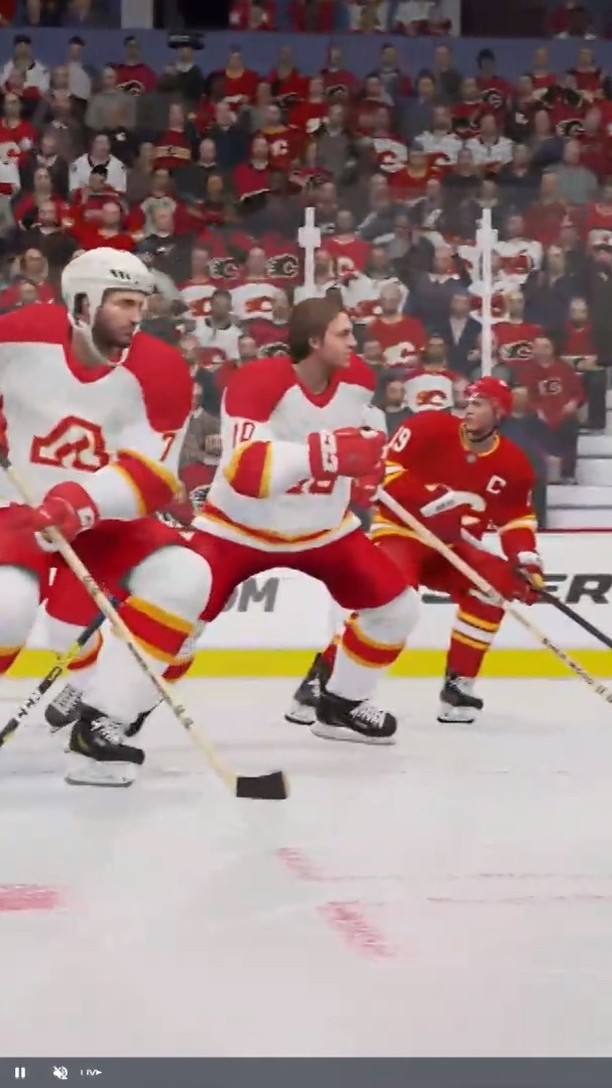The image size is (612, 1088).
Task: Unmute the video with the speaker icon
Action: 60,1072
